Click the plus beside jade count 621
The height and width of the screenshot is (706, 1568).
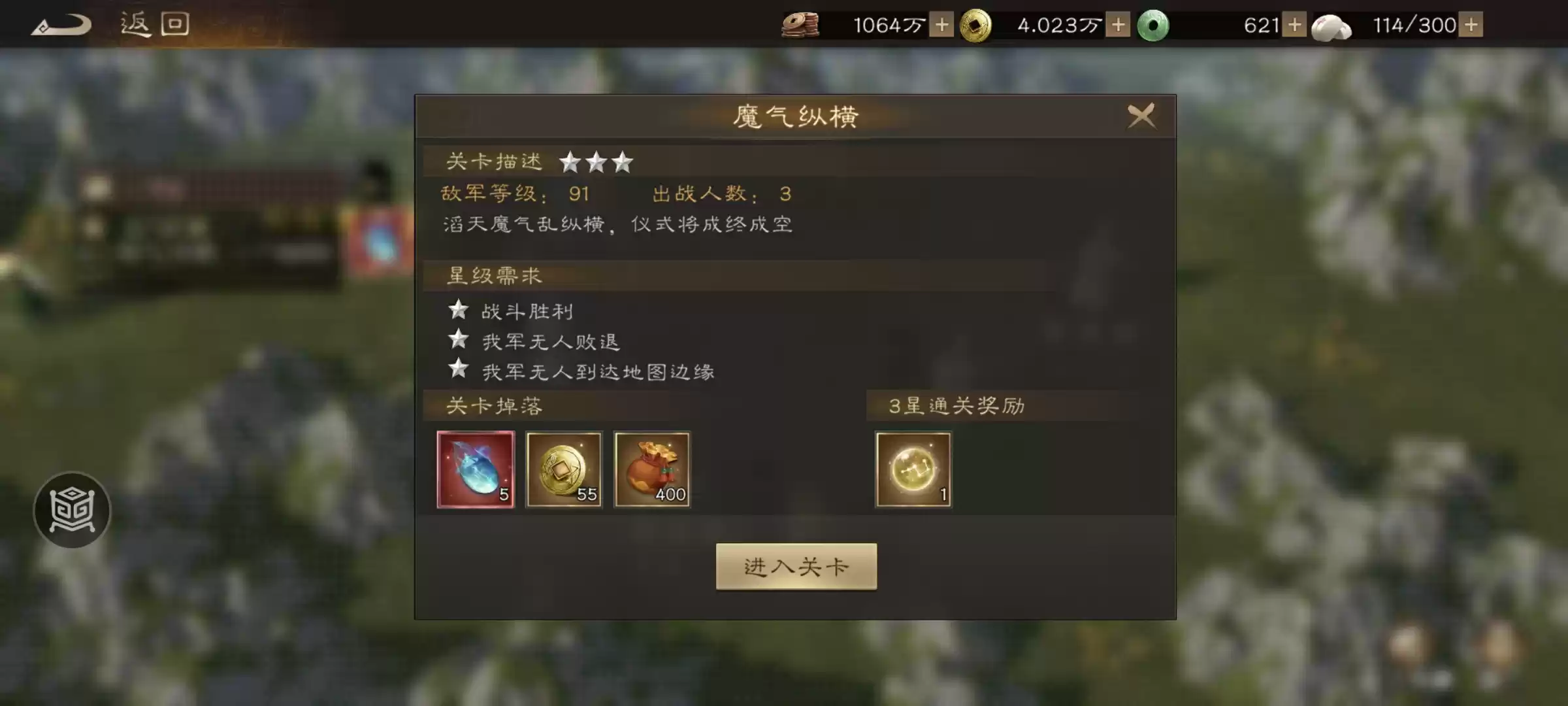coord(1296,25)
